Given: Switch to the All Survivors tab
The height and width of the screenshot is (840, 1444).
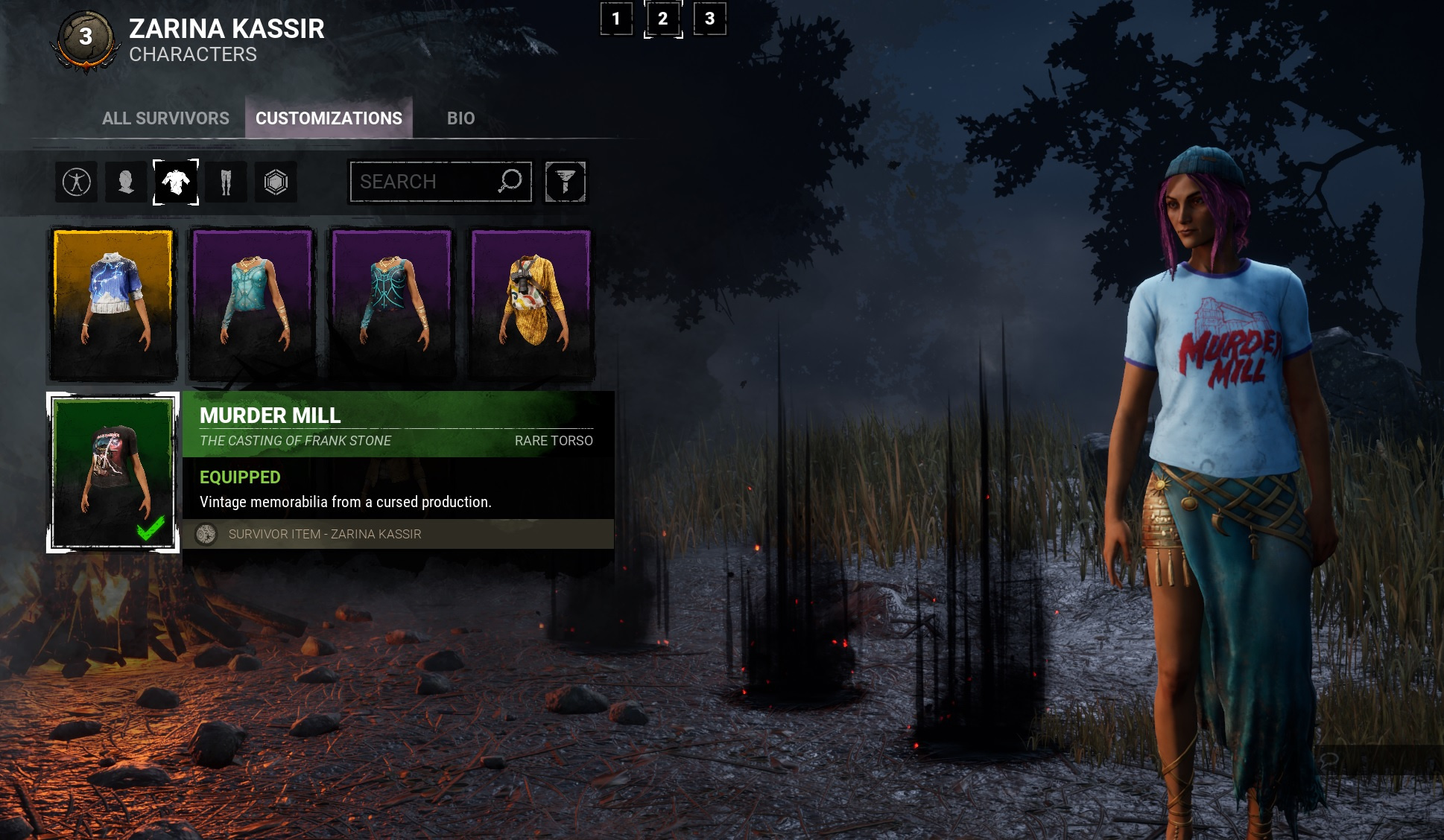Looking at the screenshot, I should (165, 118).
